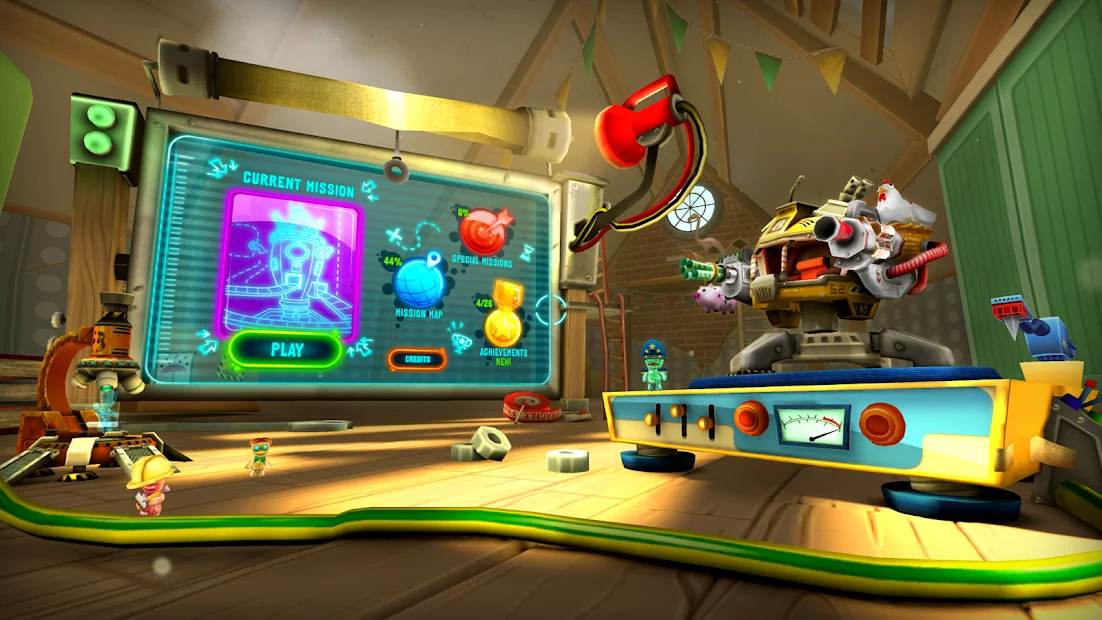Start the mission with the Play button
Viewport: 1102px width, 620px height.
[286, 350]
